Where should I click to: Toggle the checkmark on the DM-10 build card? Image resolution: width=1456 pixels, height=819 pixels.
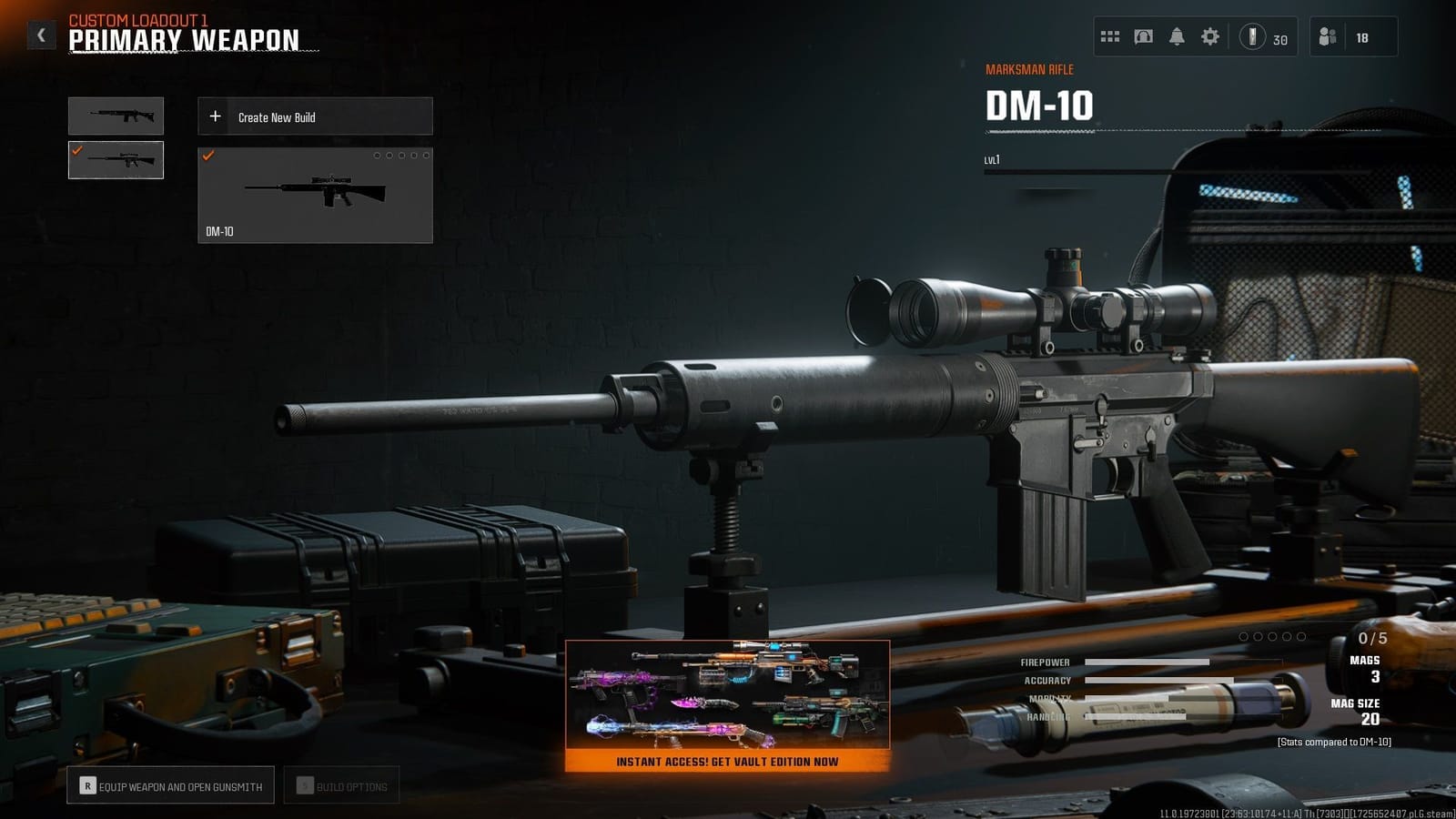coord(211,156)
